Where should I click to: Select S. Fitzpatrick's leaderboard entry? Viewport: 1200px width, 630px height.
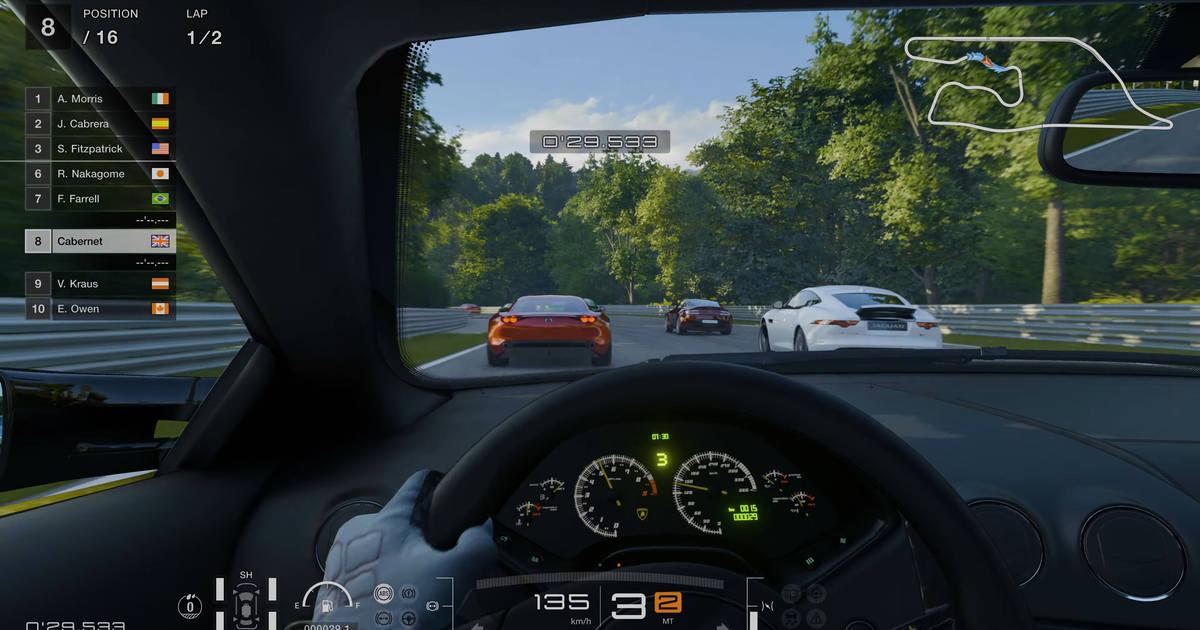point(100,149)
